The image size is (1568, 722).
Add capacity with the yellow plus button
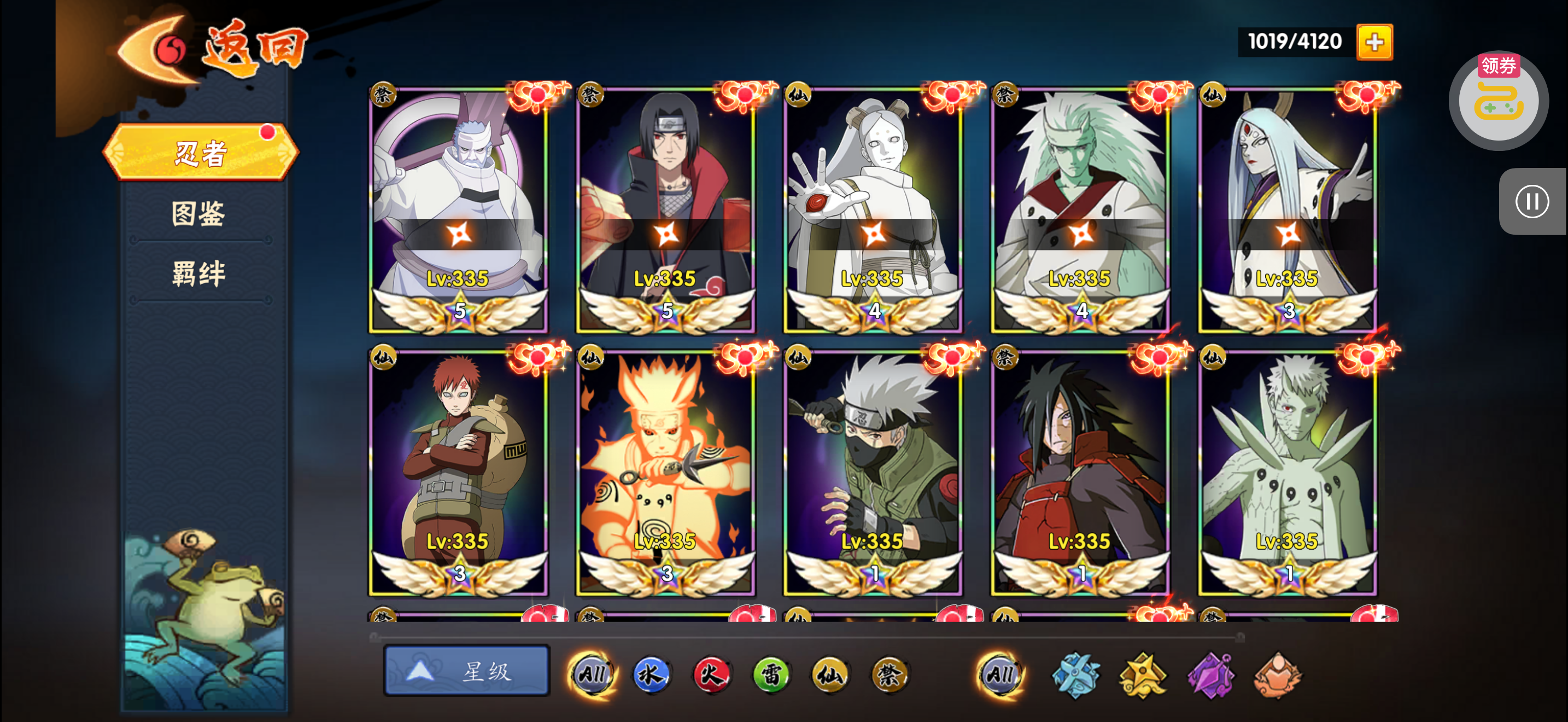click(x=1374, y=42)
